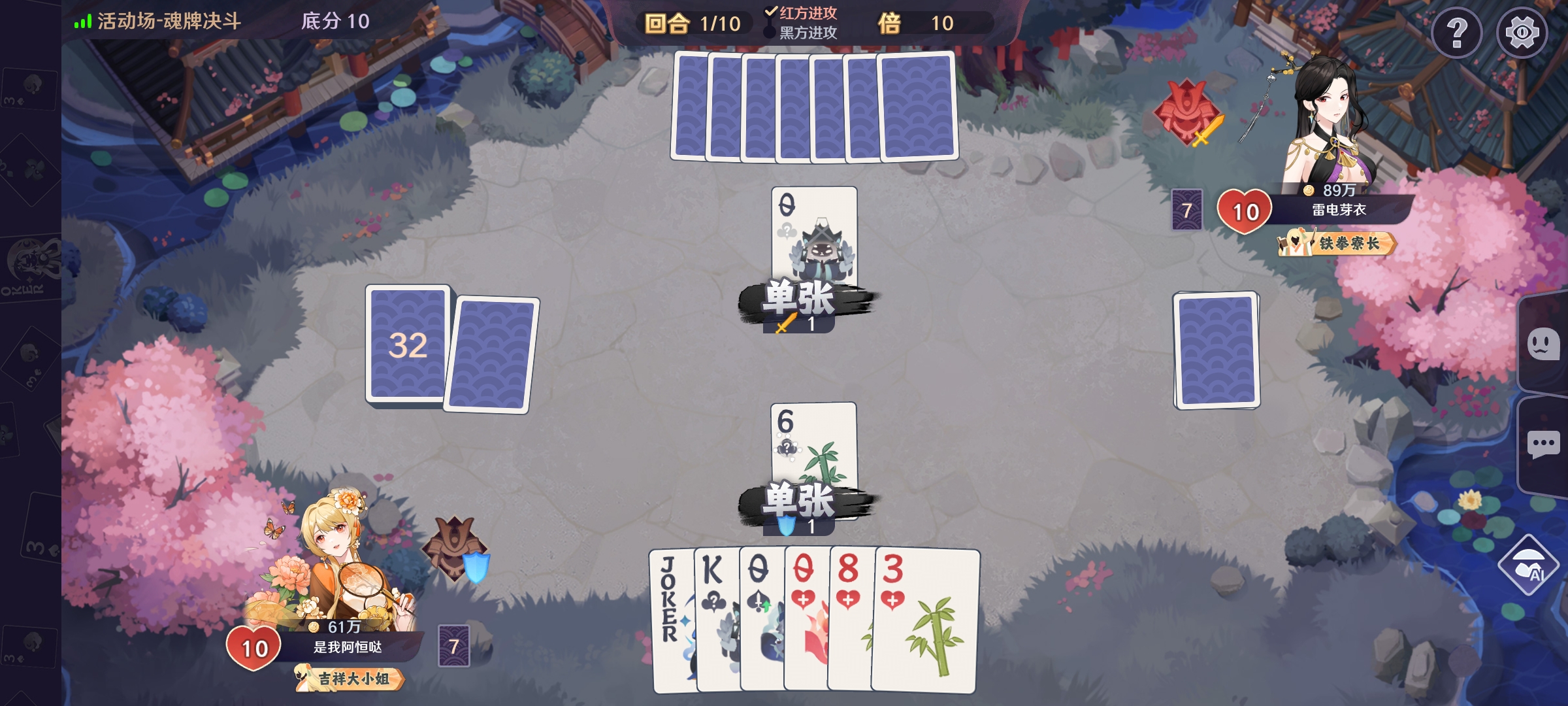Open the emoji face panel
Viewport: 1568px width, 706px height.
click(1543, 343)
